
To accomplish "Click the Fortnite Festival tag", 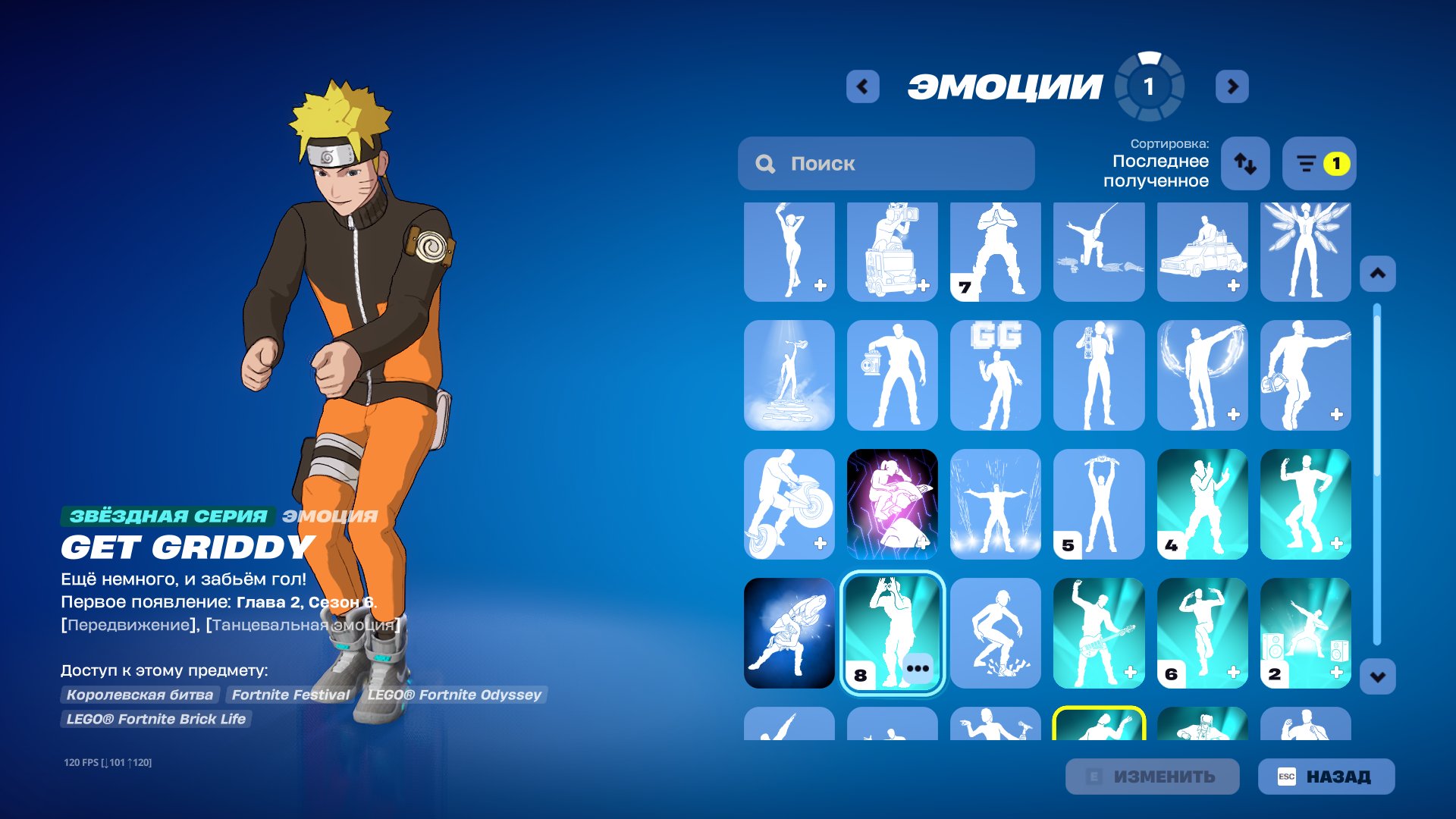I will [x=291, y=694].
